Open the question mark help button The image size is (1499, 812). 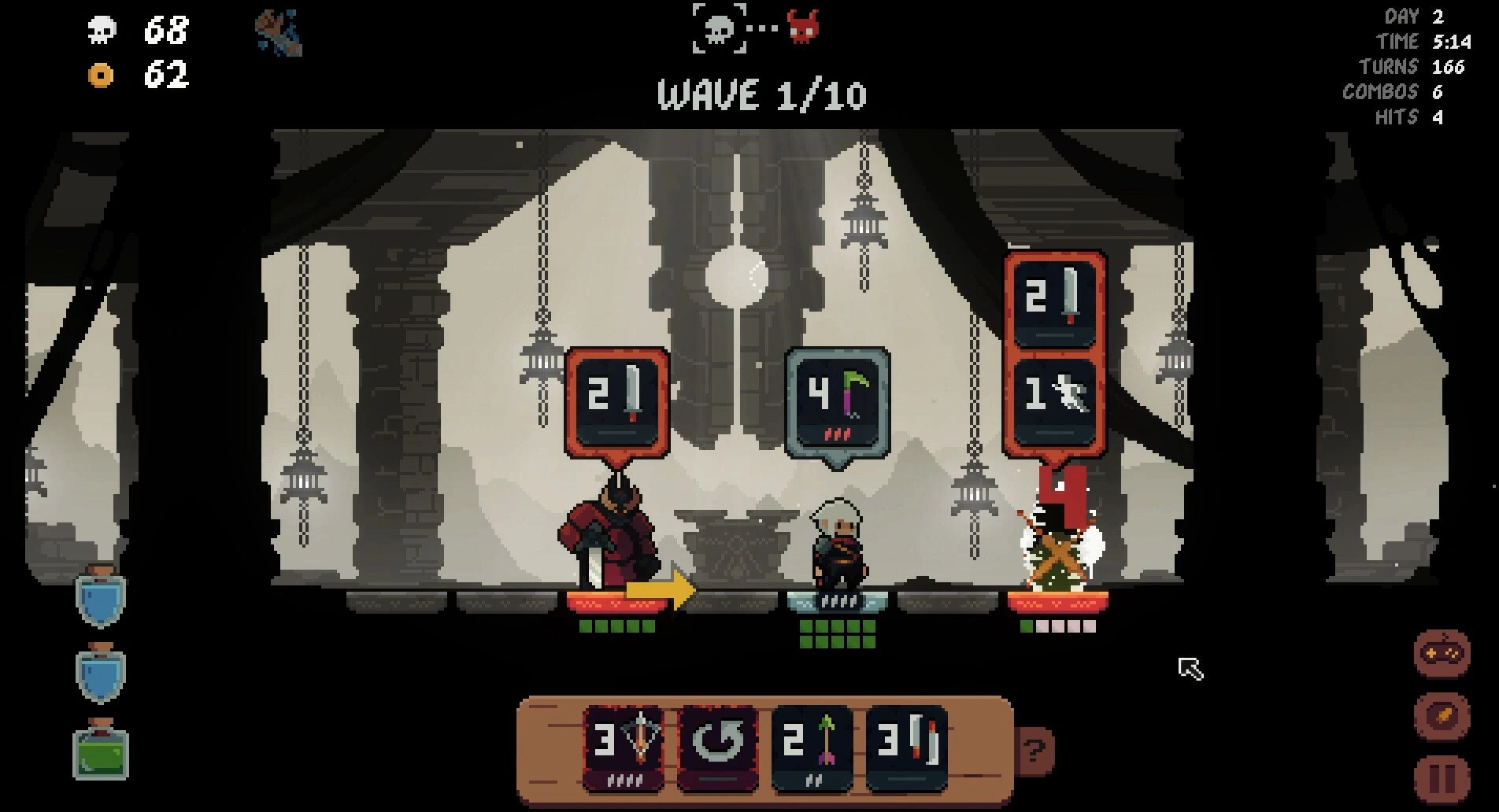[1034, 751]
